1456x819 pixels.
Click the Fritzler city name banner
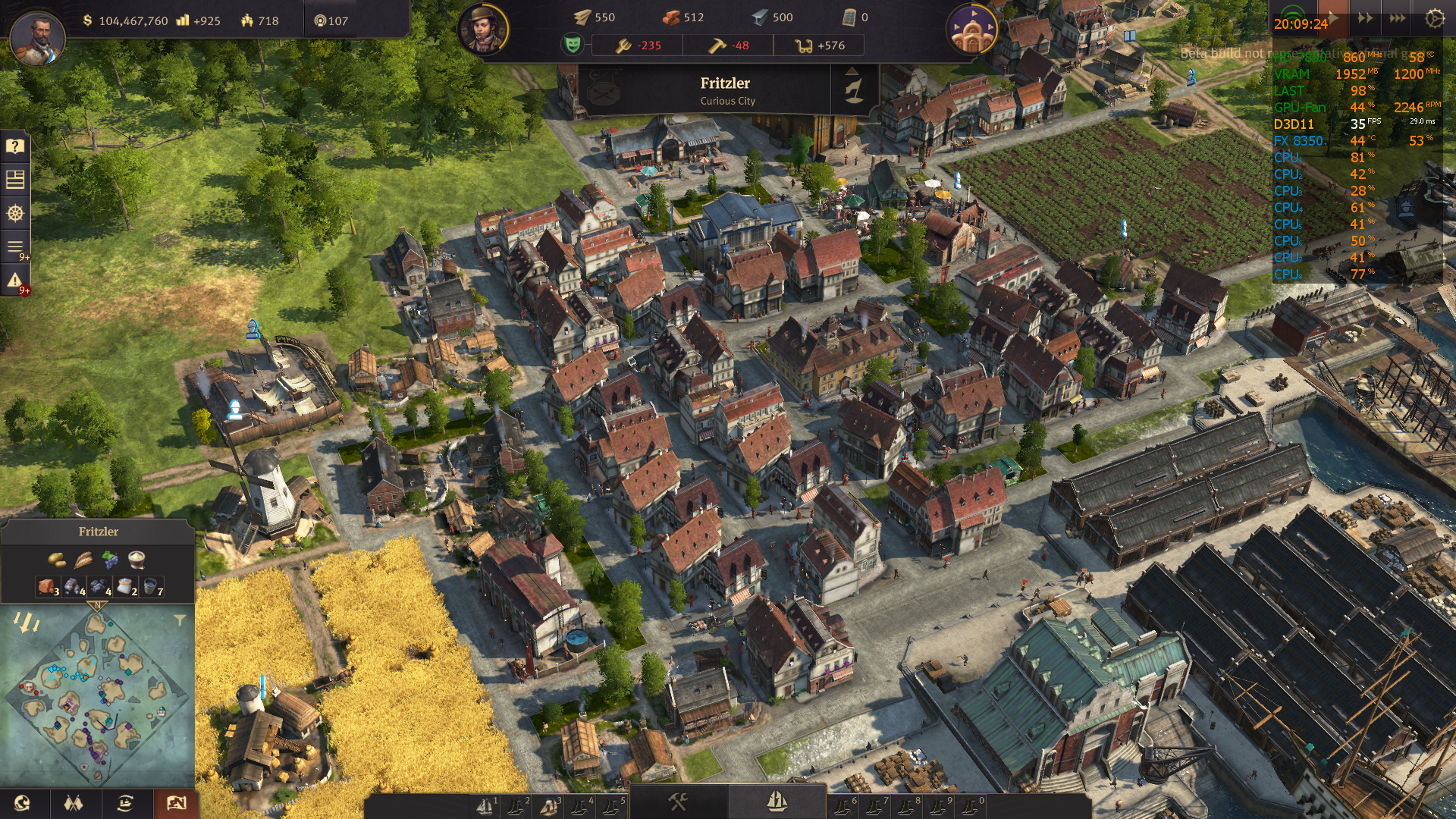tap(725, 89)
